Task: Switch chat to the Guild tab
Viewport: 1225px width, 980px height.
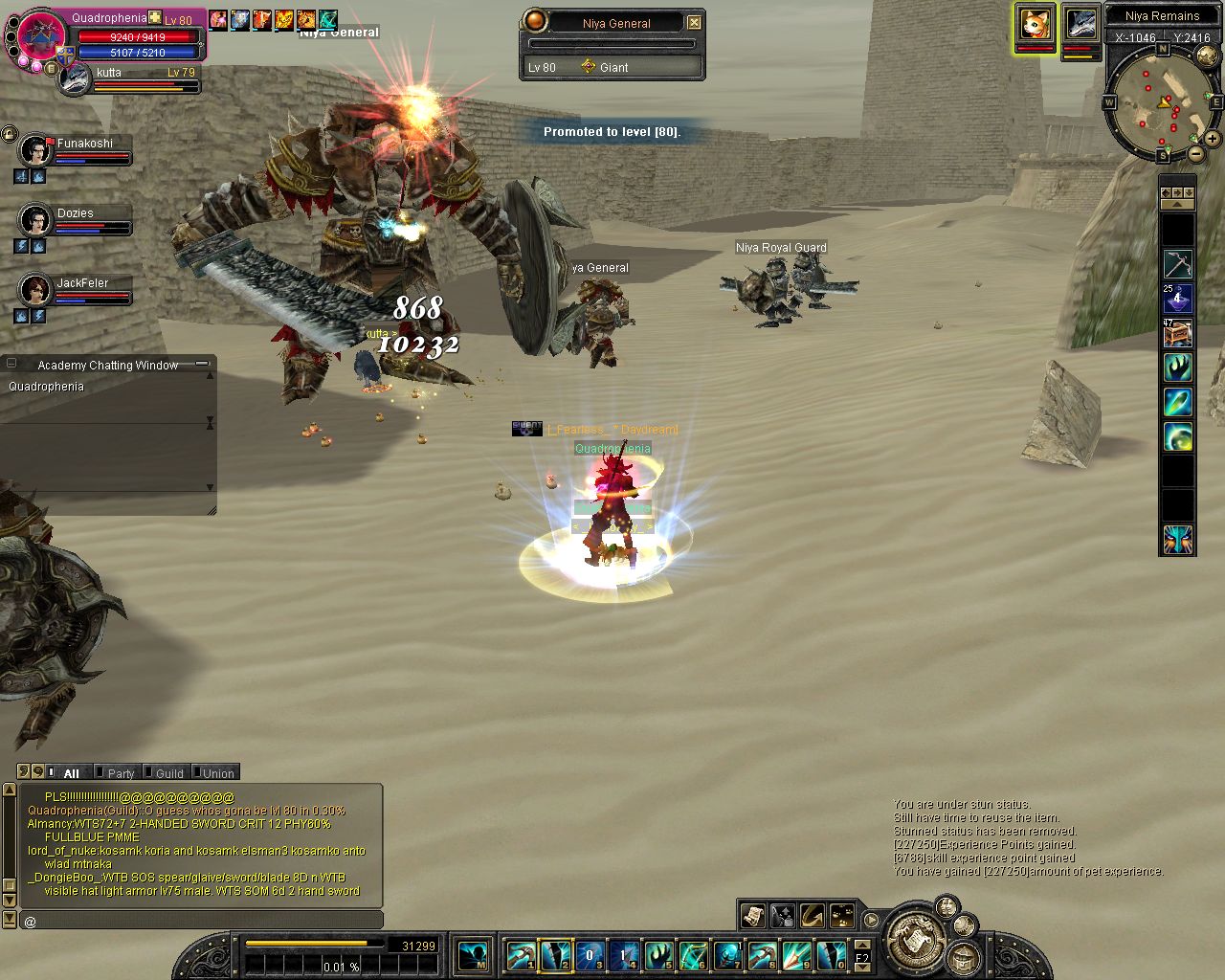Action: pos(168,772)
